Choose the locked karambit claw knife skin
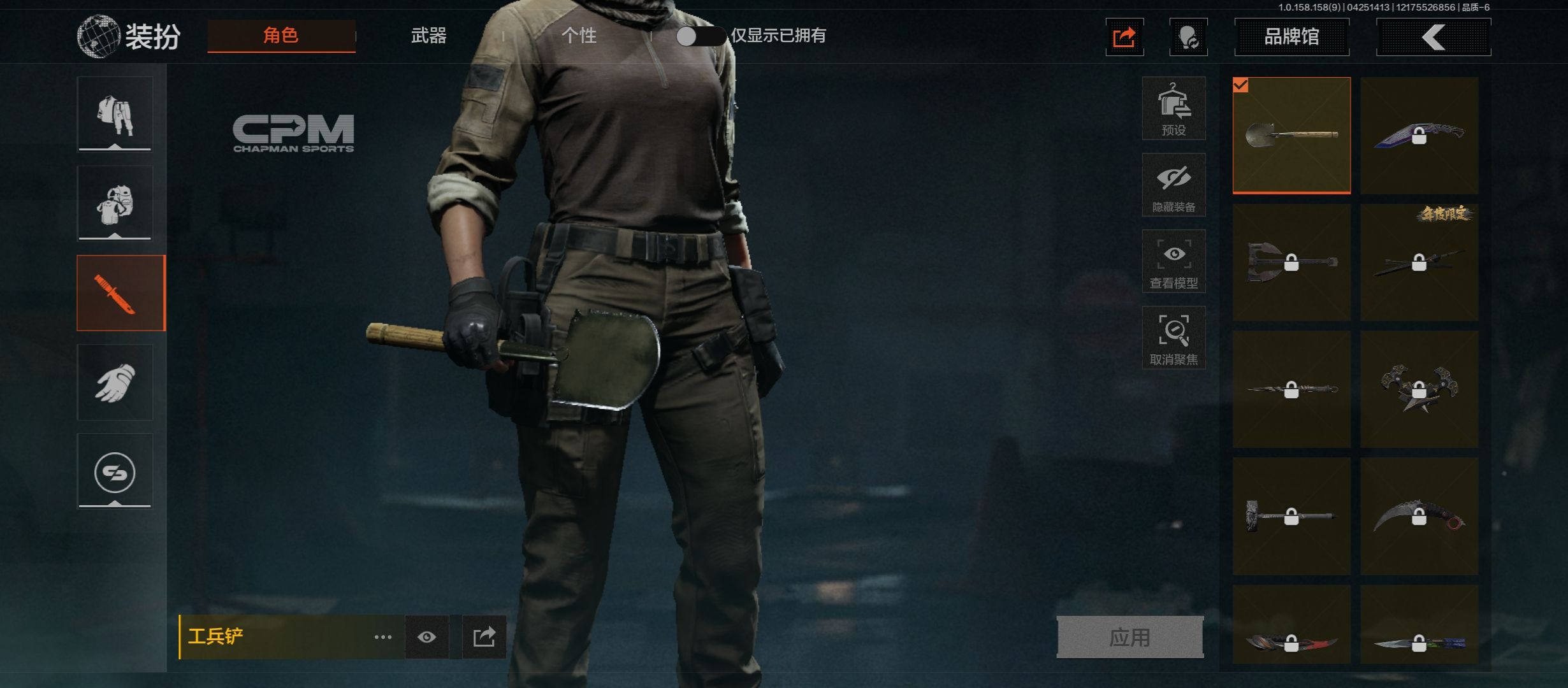This screenshot has height=688, width=1568. click(x=1419, y=517)
